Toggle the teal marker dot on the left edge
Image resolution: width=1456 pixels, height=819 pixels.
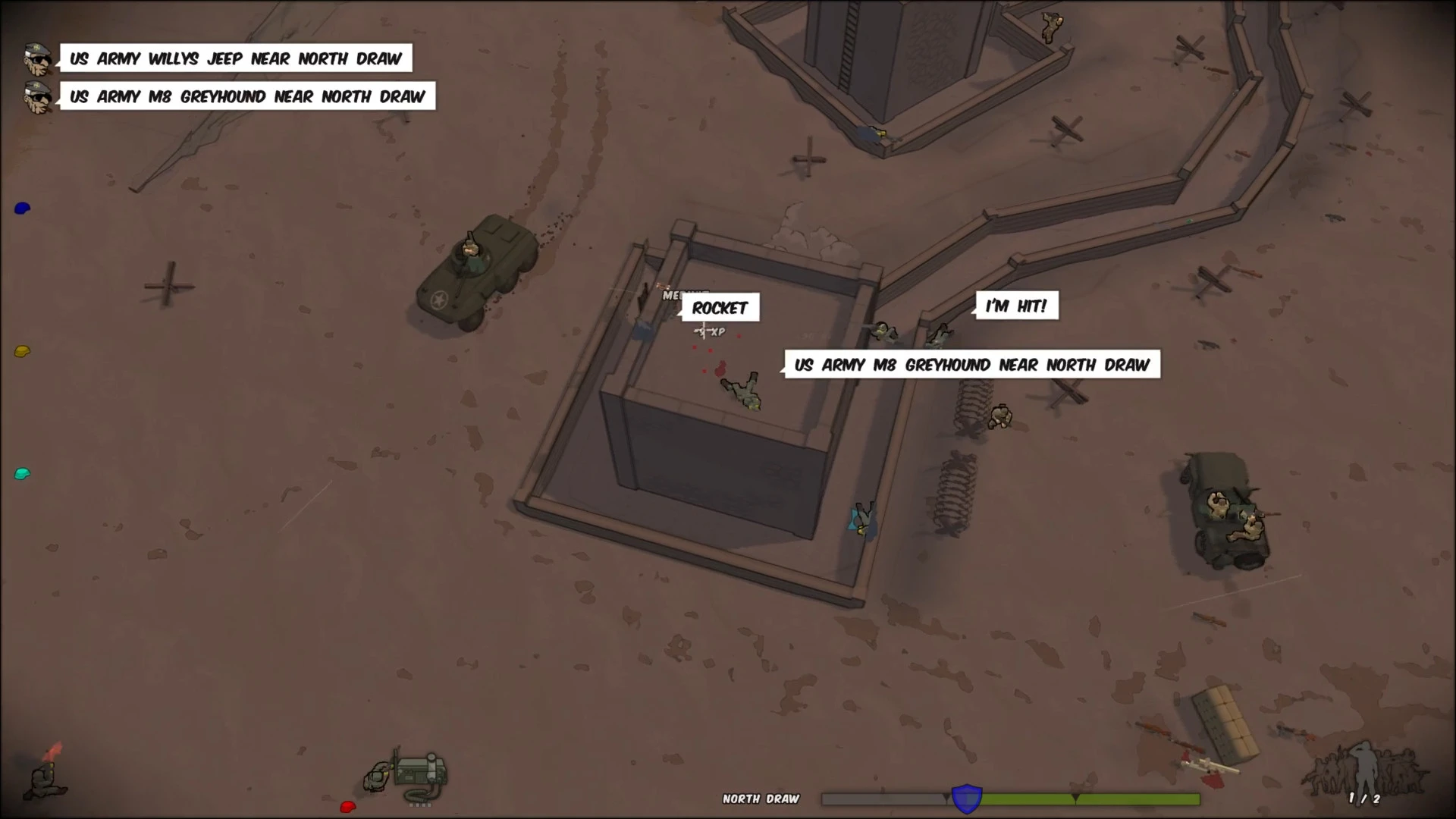(x=21, y=473)
